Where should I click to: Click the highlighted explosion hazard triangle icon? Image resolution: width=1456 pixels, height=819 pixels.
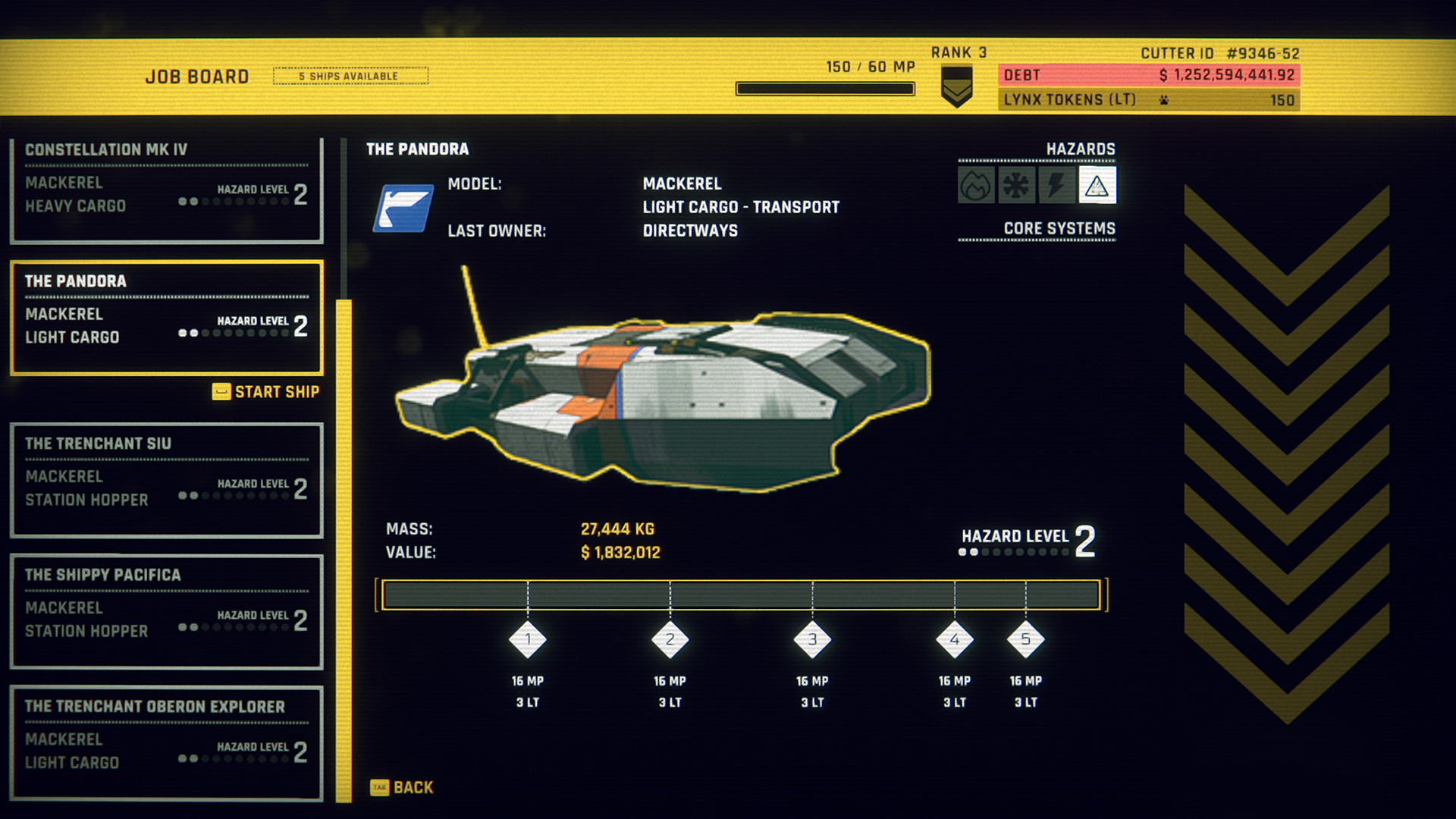[1097, 184]
